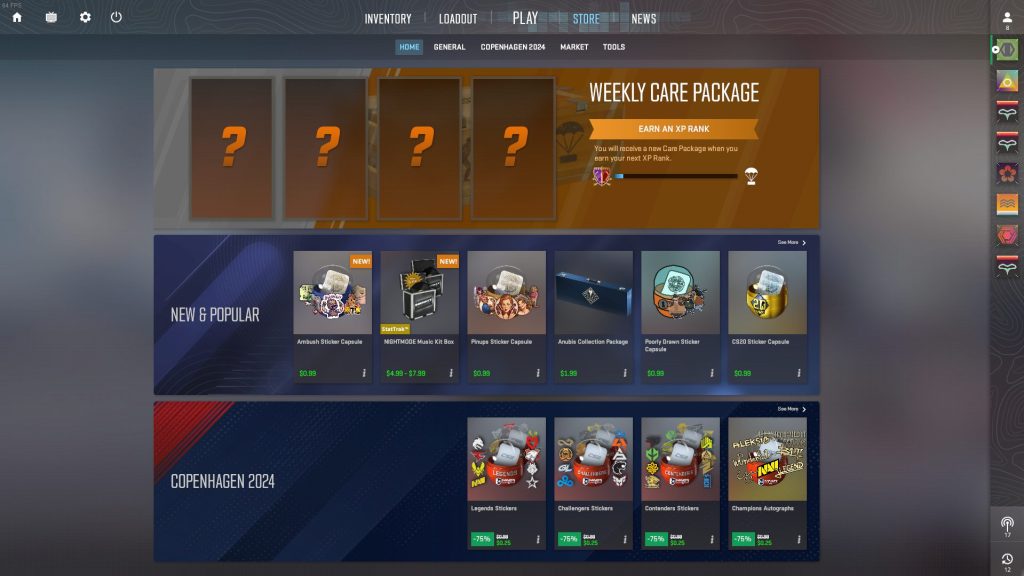Click See More in New & Popular
This screenshot has height=576, width=1024.
[791, 242]
